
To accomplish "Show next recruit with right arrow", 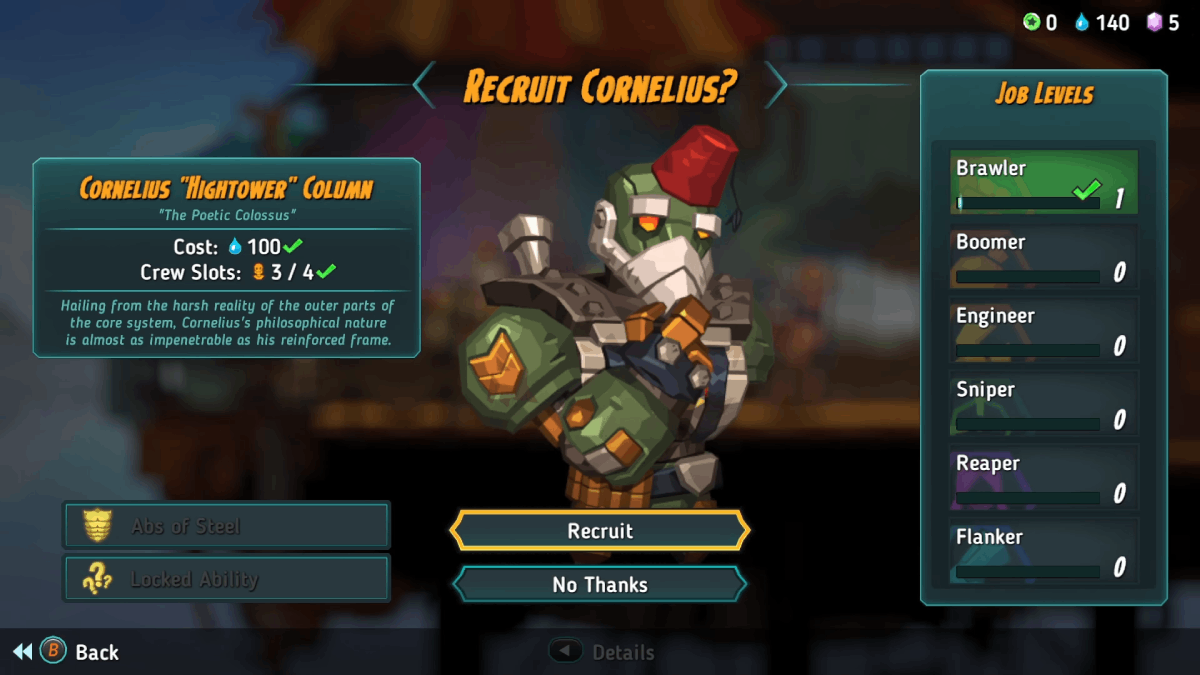I will (x=776, y=85).
